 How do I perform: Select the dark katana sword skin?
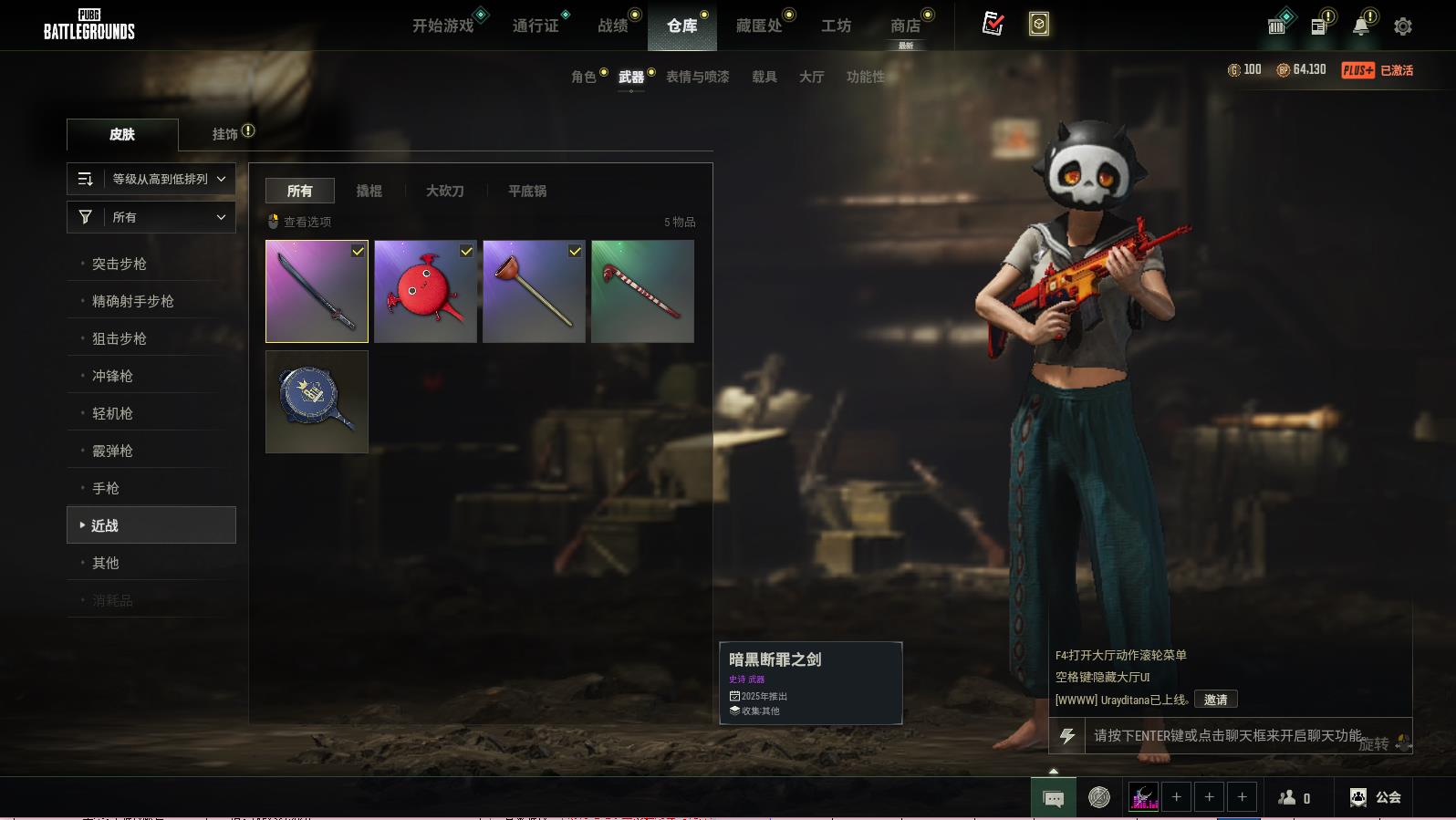317,291
